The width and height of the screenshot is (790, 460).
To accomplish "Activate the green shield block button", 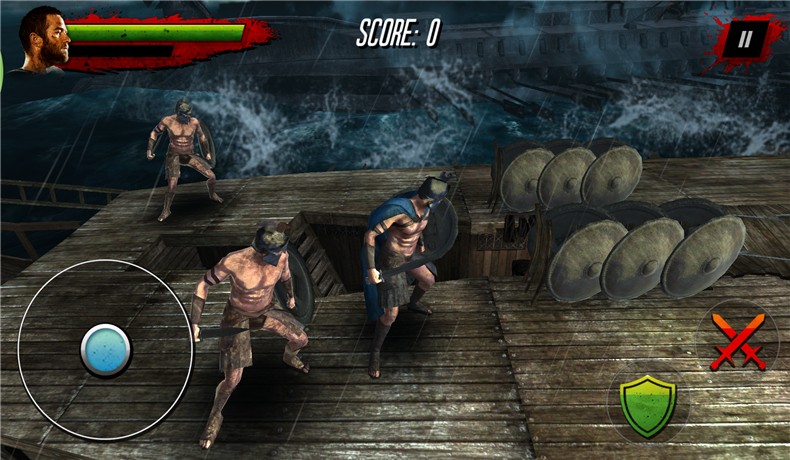I will (x=646, y=404).
